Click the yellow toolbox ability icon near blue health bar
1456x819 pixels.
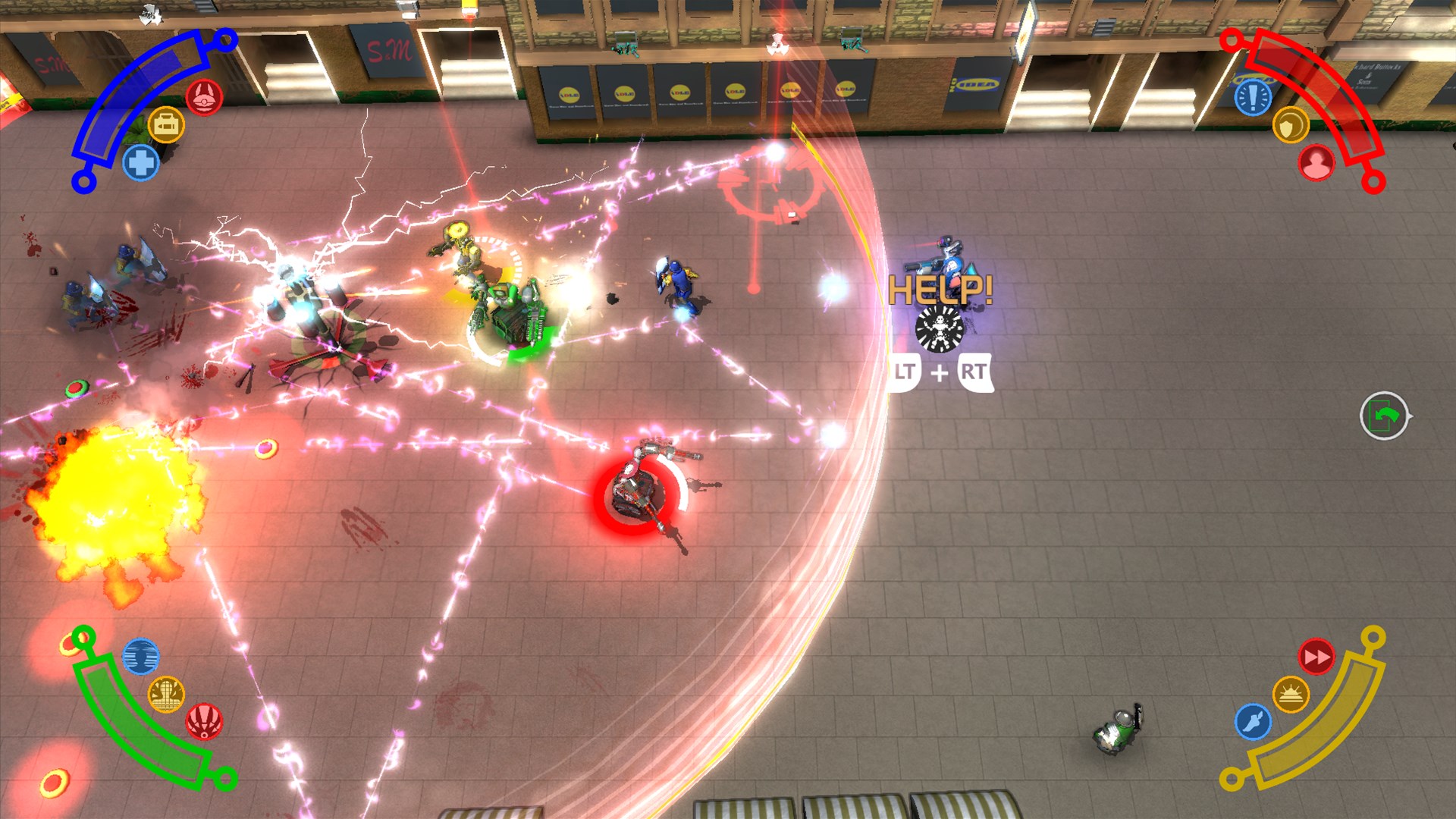tap(168, 124)
